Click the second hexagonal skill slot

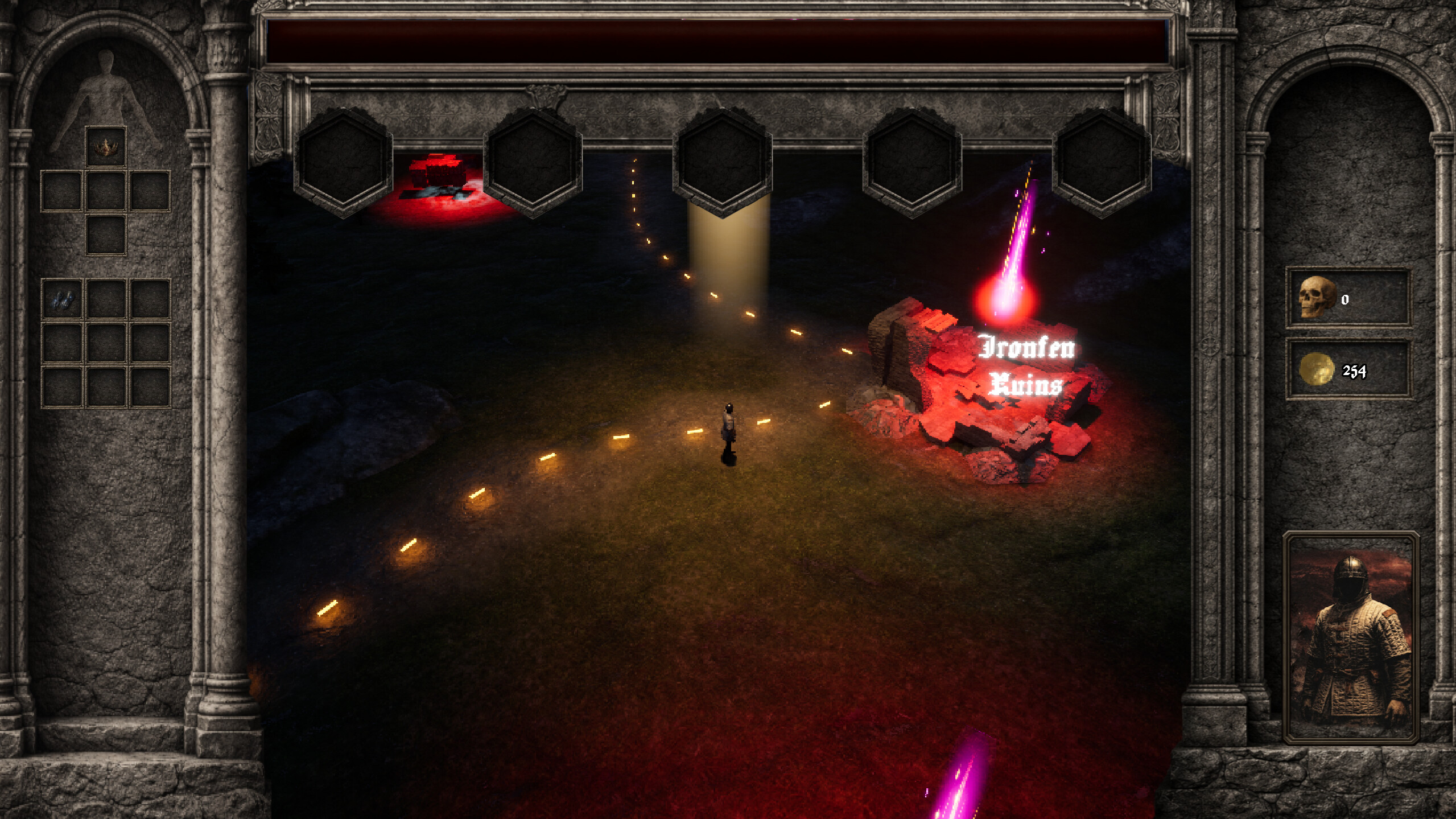534,162
